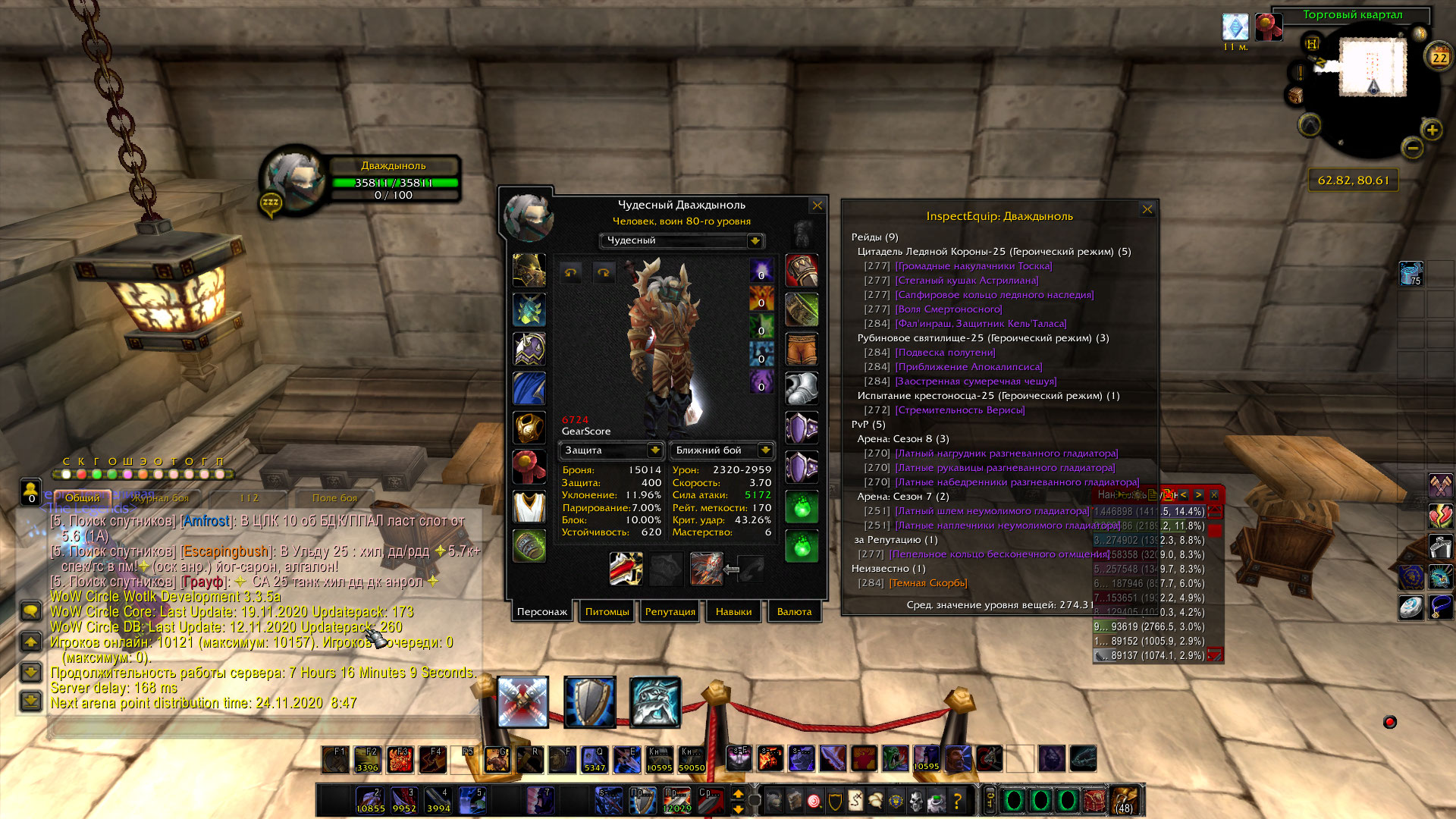
Task: Select the Общий chat tab
Action: (x=82, y=497)
